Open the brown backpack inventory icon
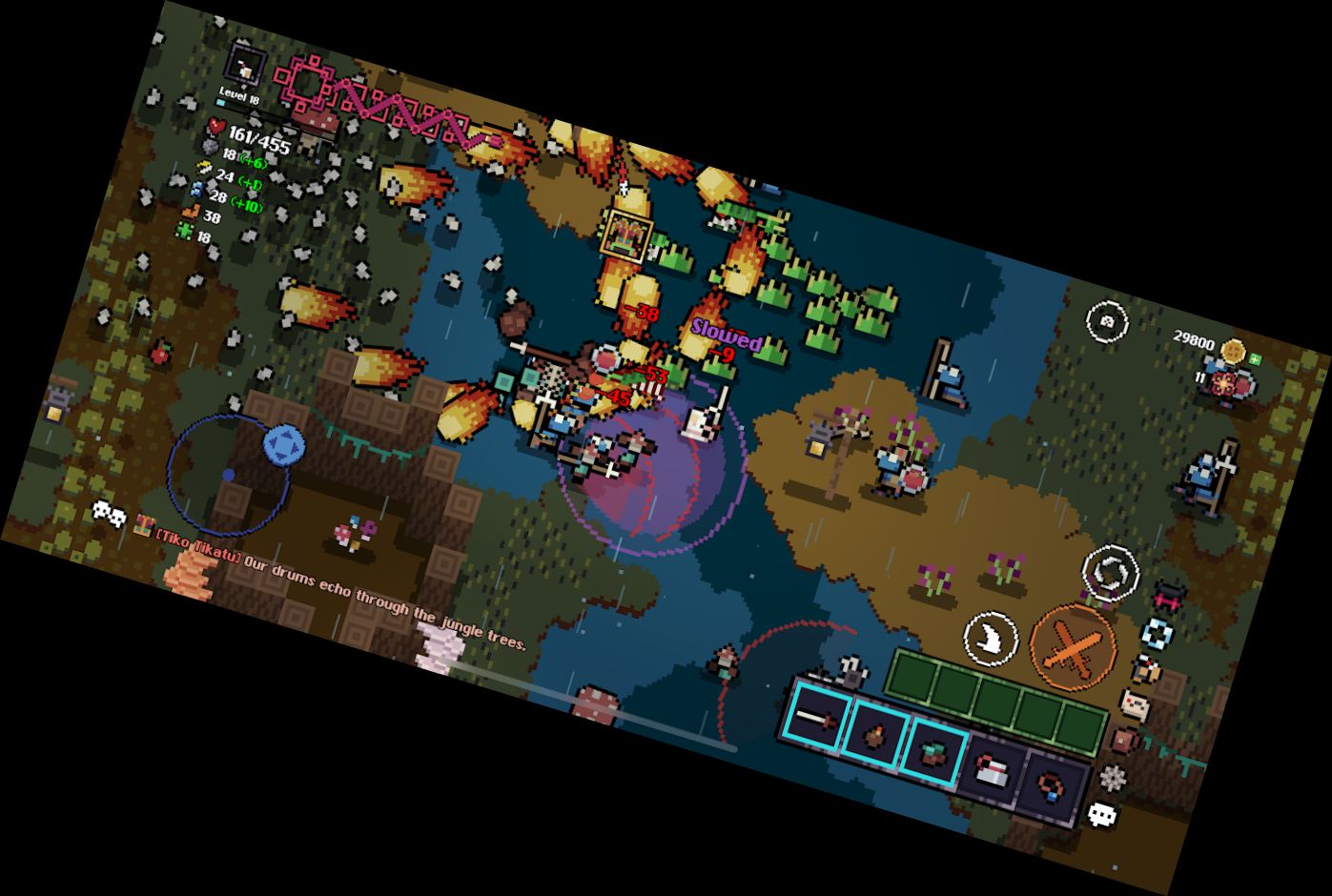The width and height of the screenshot is (1332, 896). (1123, 741)
